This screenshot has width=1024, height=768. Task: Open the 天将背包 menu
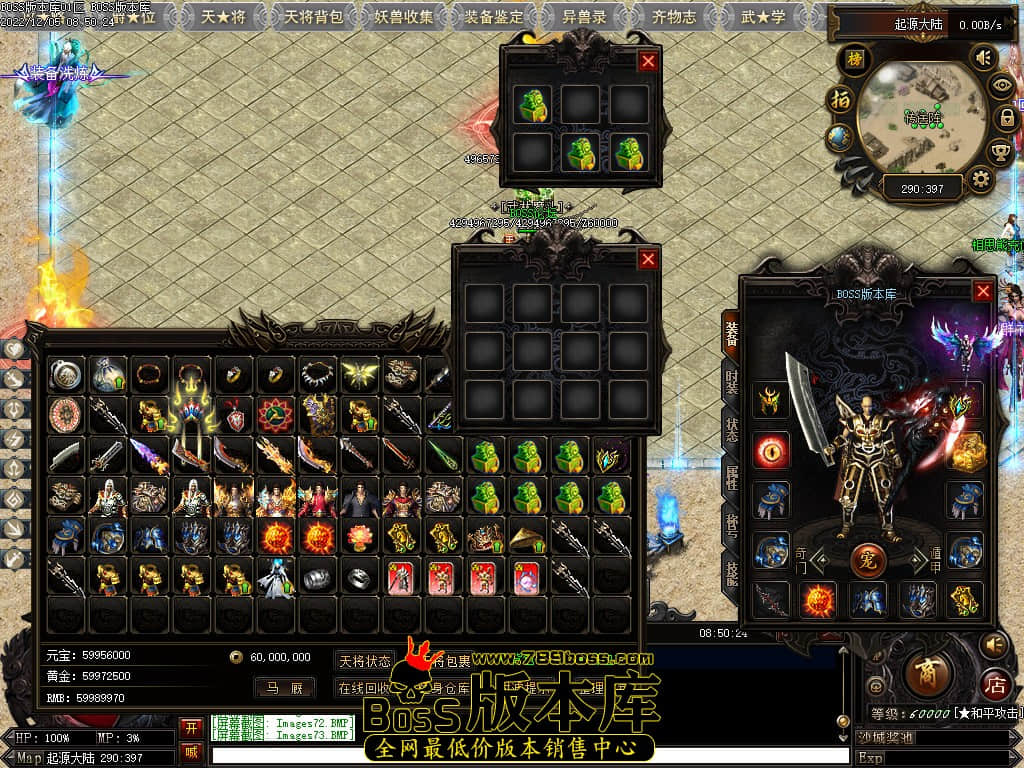[313, 17]
